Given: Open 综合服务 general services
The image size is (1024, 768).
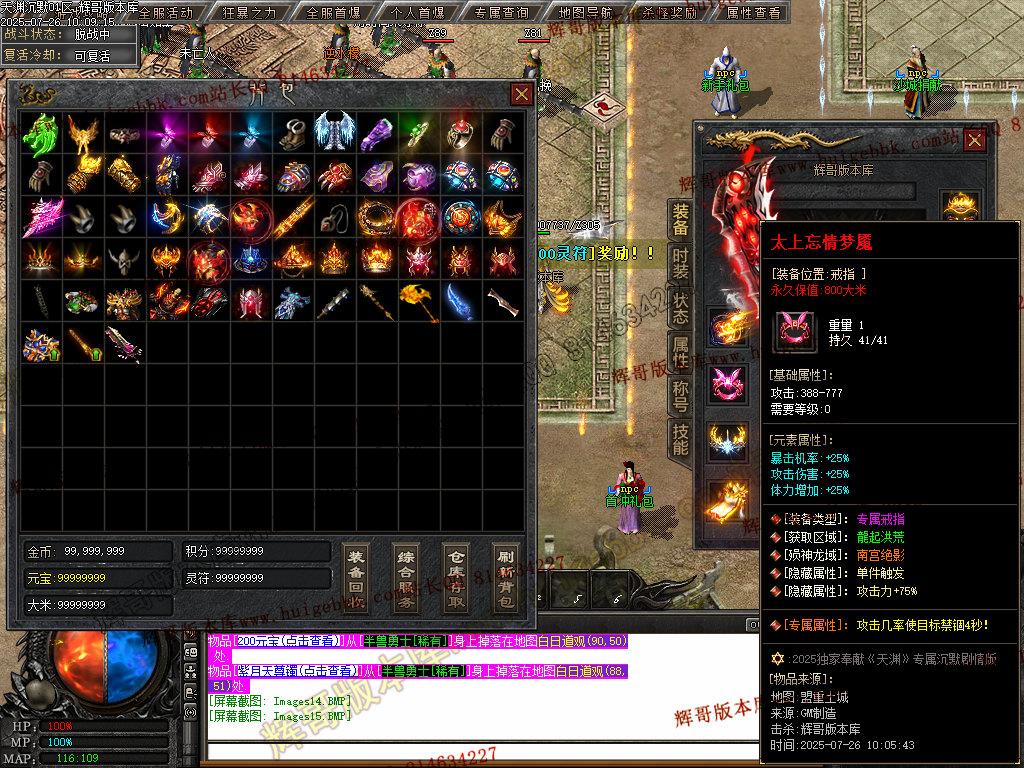Looking at the screenshot, I should pyautogui.click(x=406, y=578).
